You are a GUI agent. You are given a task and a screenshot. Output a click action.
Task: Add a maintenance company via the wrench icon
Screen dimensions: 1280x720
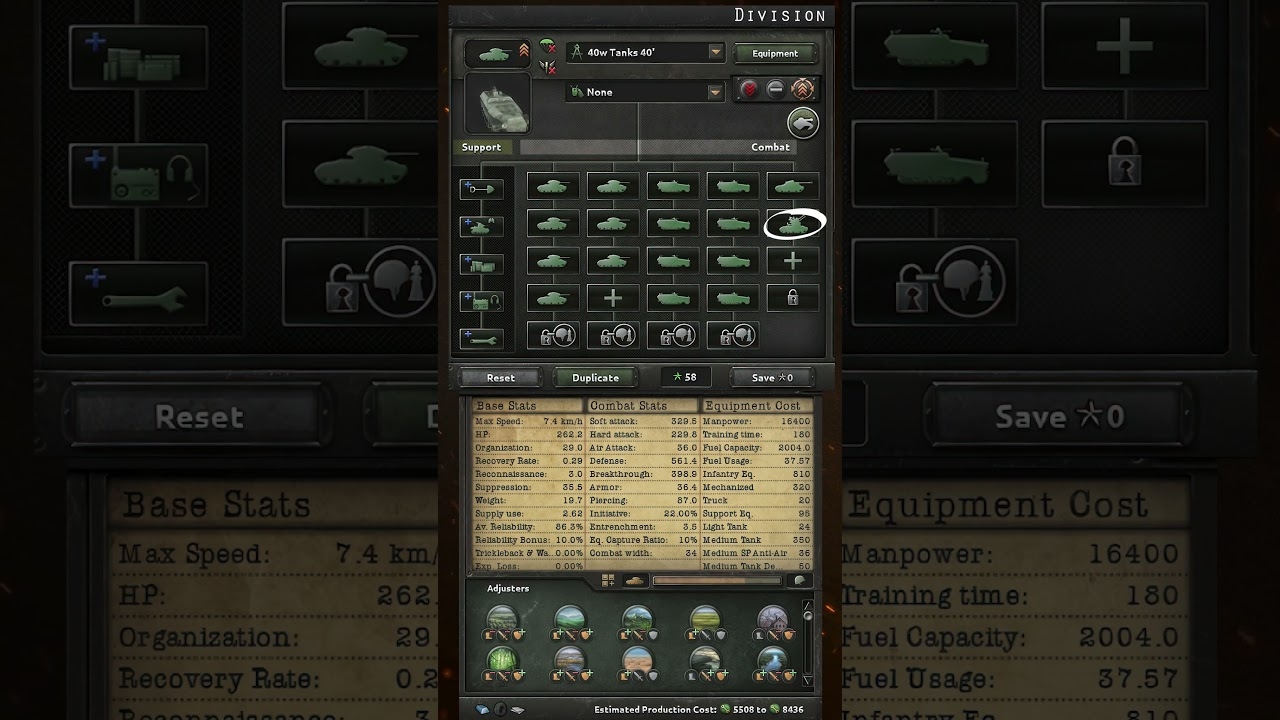pyautogui.click(x=481, y=338)
